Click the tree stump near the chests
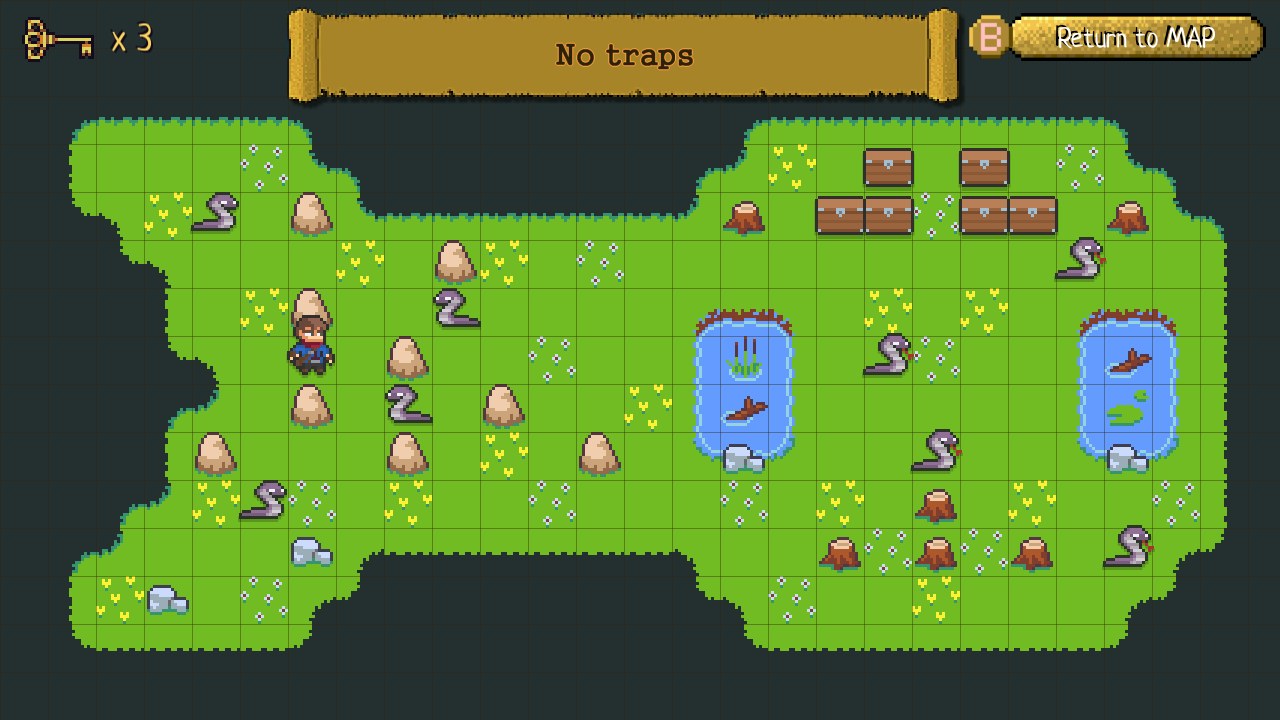1280x720 pixels. coord(743,215)
